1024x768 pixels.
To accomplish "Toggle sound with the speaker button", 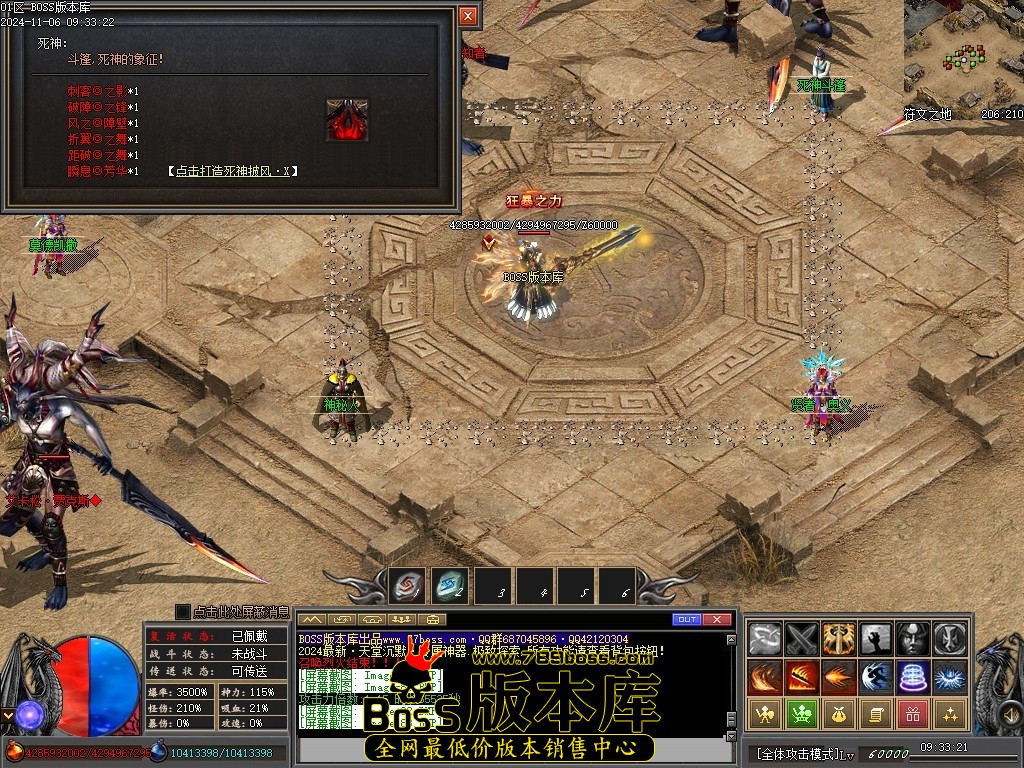I will click(432, 620).
